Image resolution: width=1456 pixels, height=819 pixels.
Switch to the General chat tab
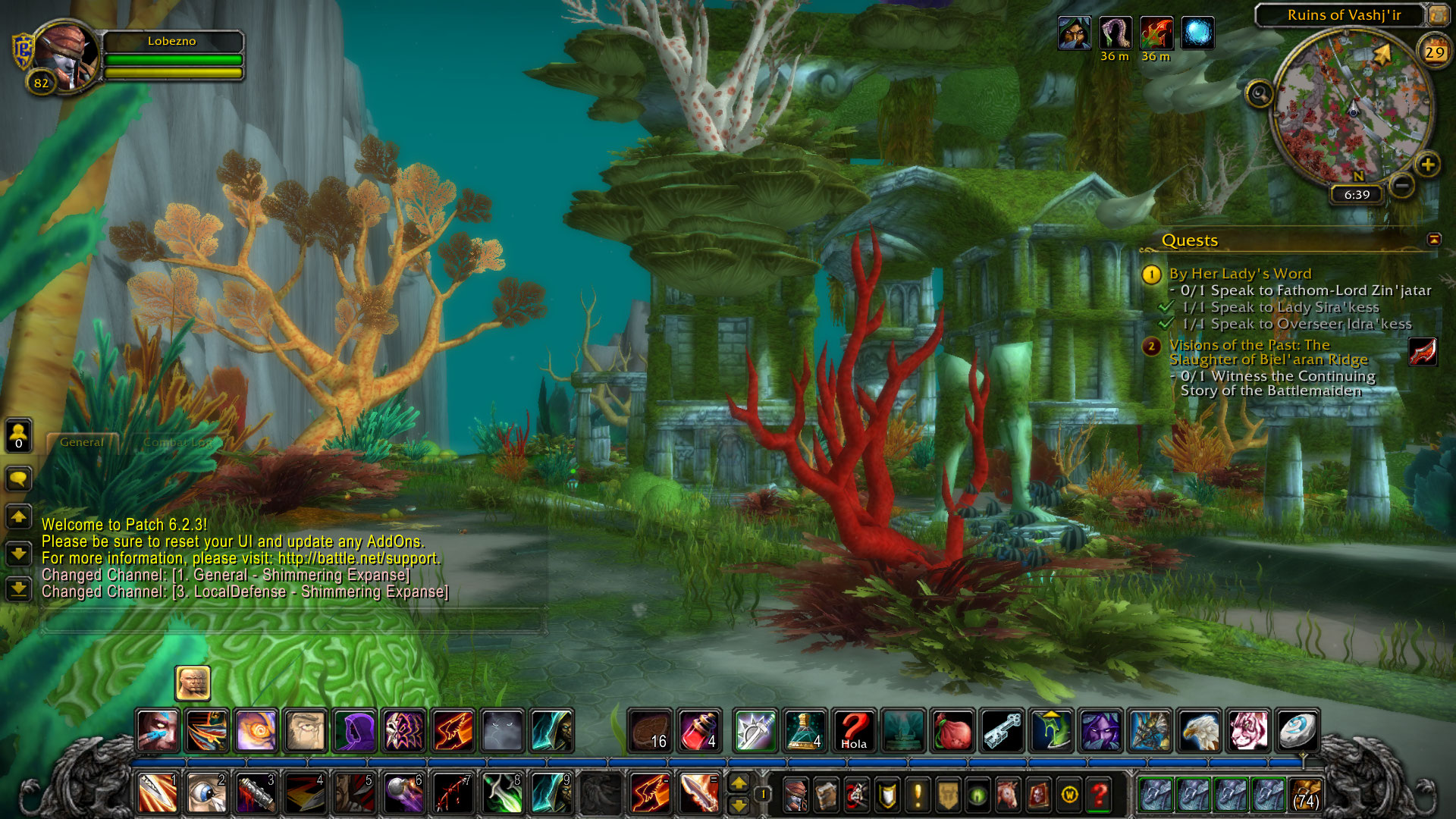[x=82, y=442]
